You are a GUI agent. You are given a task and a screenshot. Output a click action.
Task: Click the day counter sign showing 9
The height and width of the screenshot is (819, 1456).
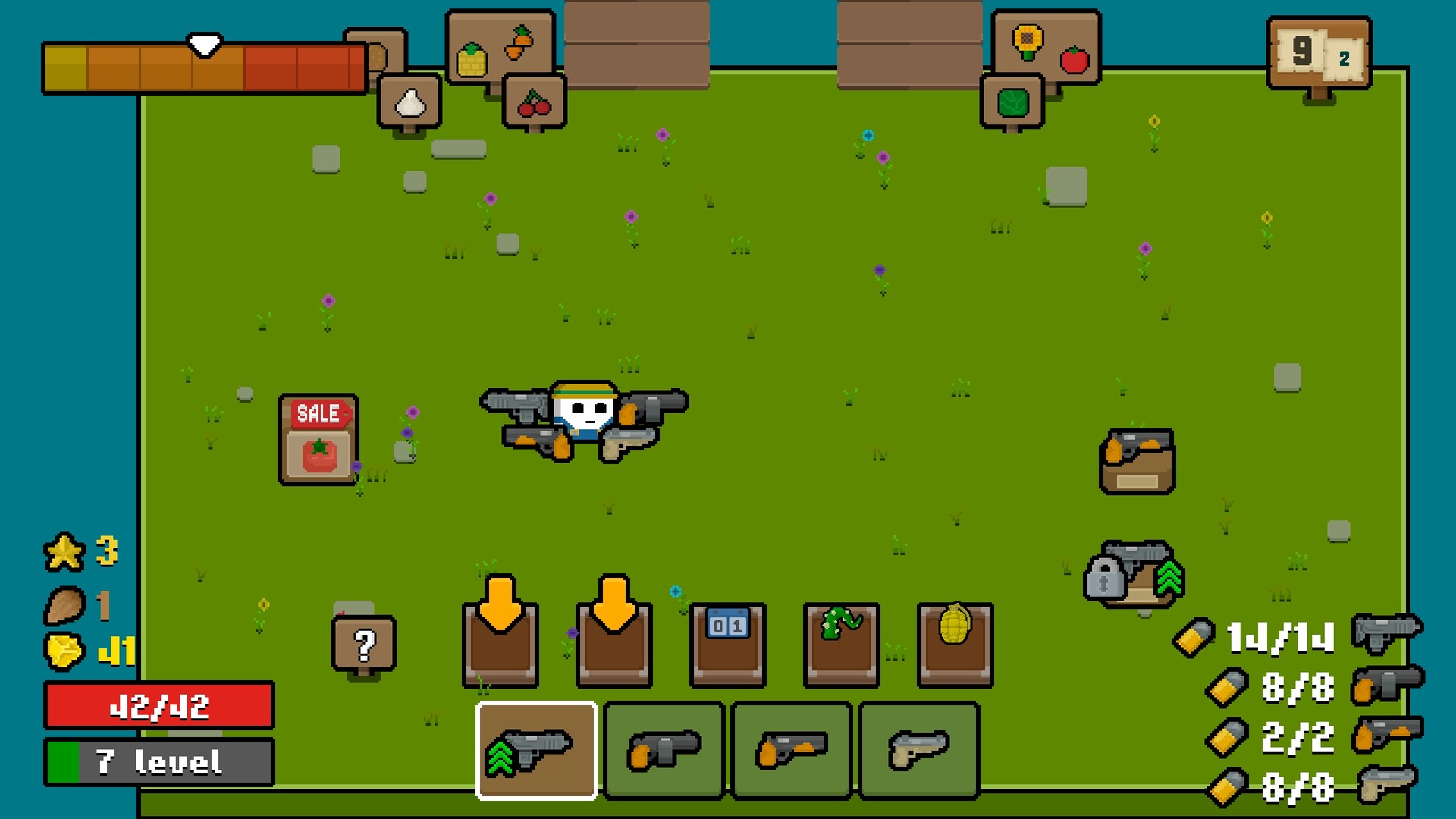coord(1319,53)
